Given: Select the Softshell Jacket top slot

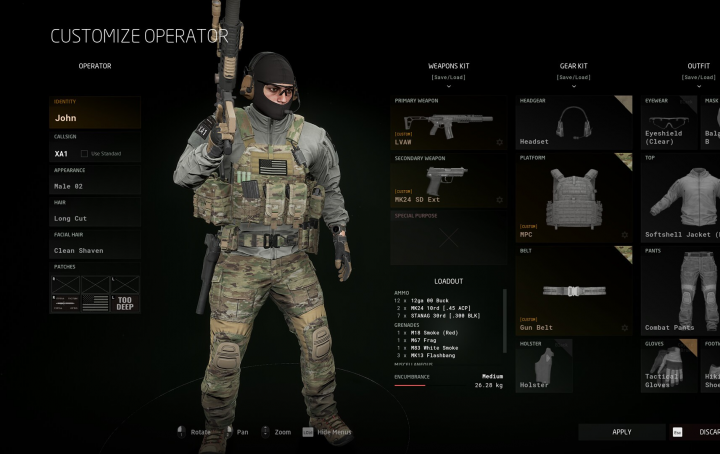Looking at the screenshot, I should pos(680,197).
